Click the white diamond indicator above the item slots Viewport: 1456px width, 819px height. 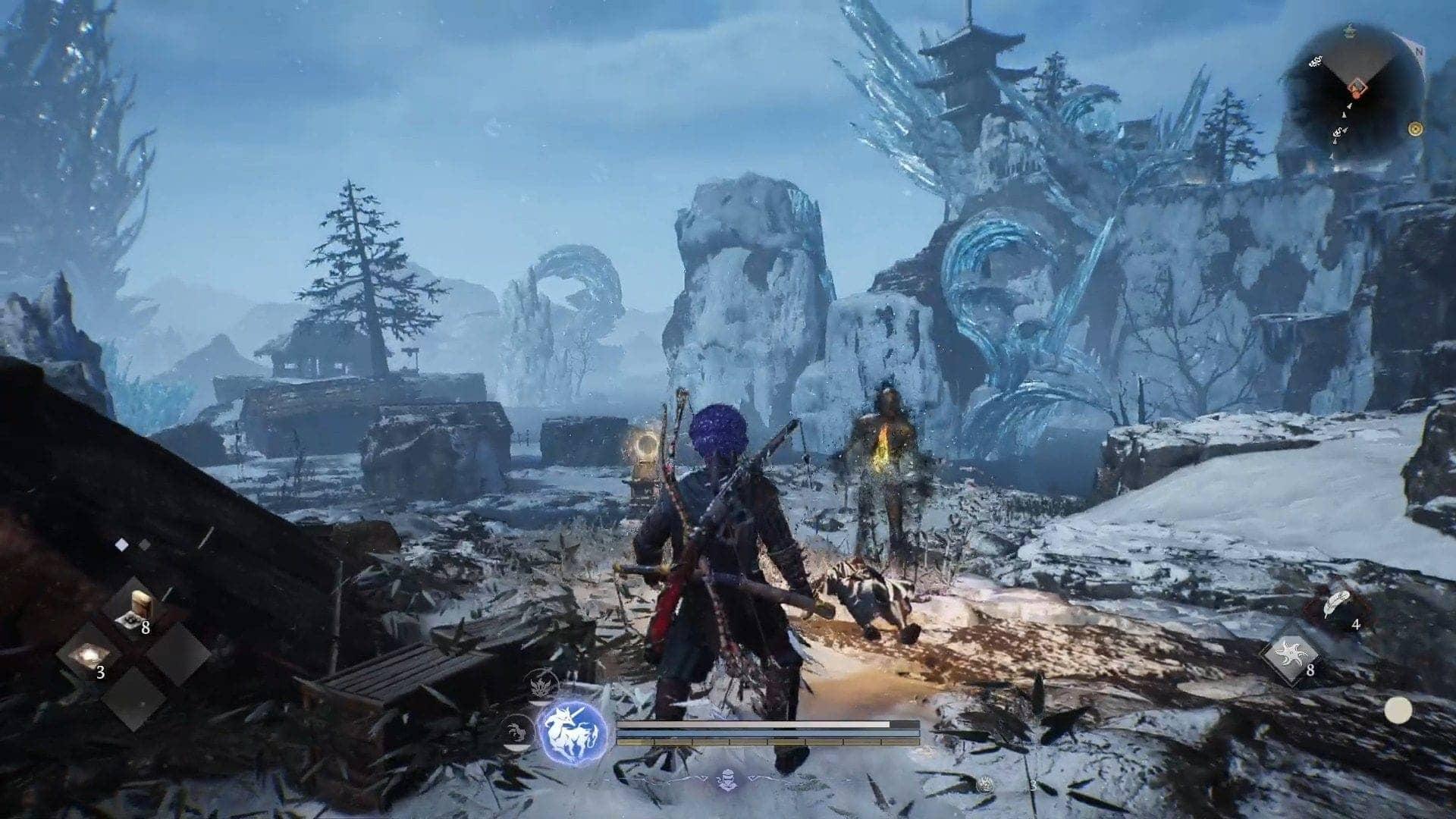click(x=121, y=544)
